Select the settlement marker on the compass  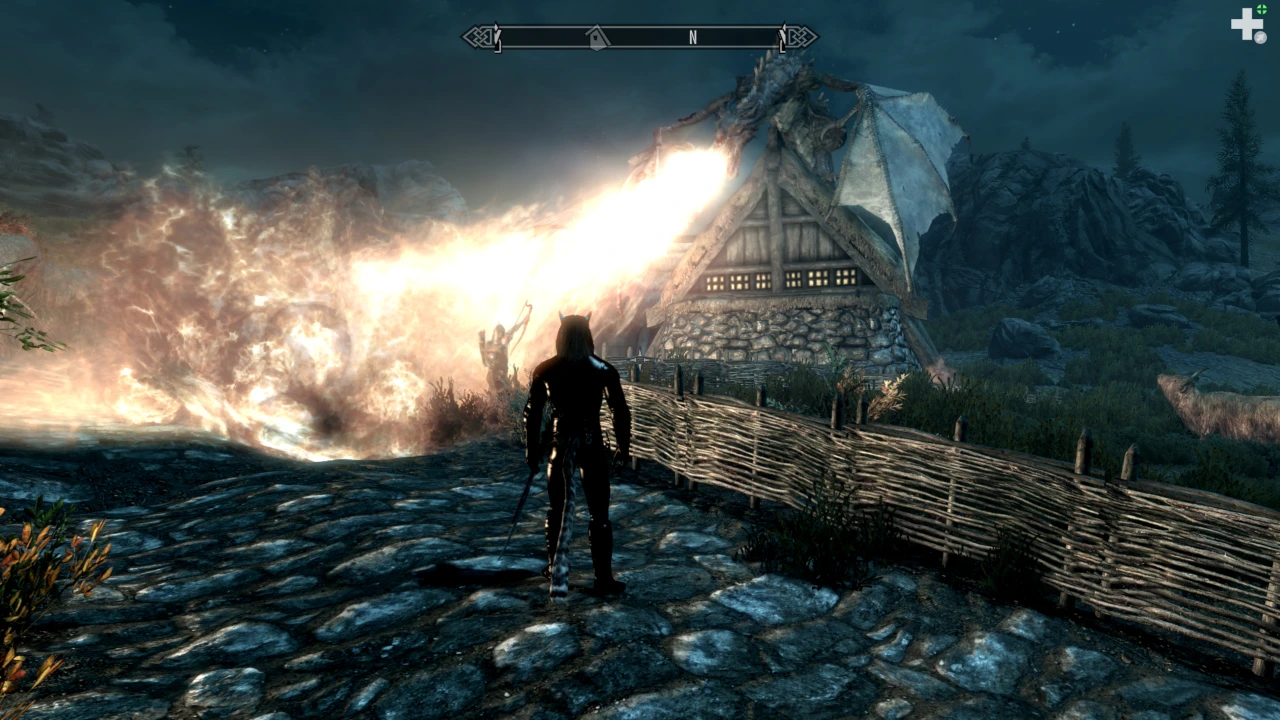pyautogui.click(x=597, y=38)
